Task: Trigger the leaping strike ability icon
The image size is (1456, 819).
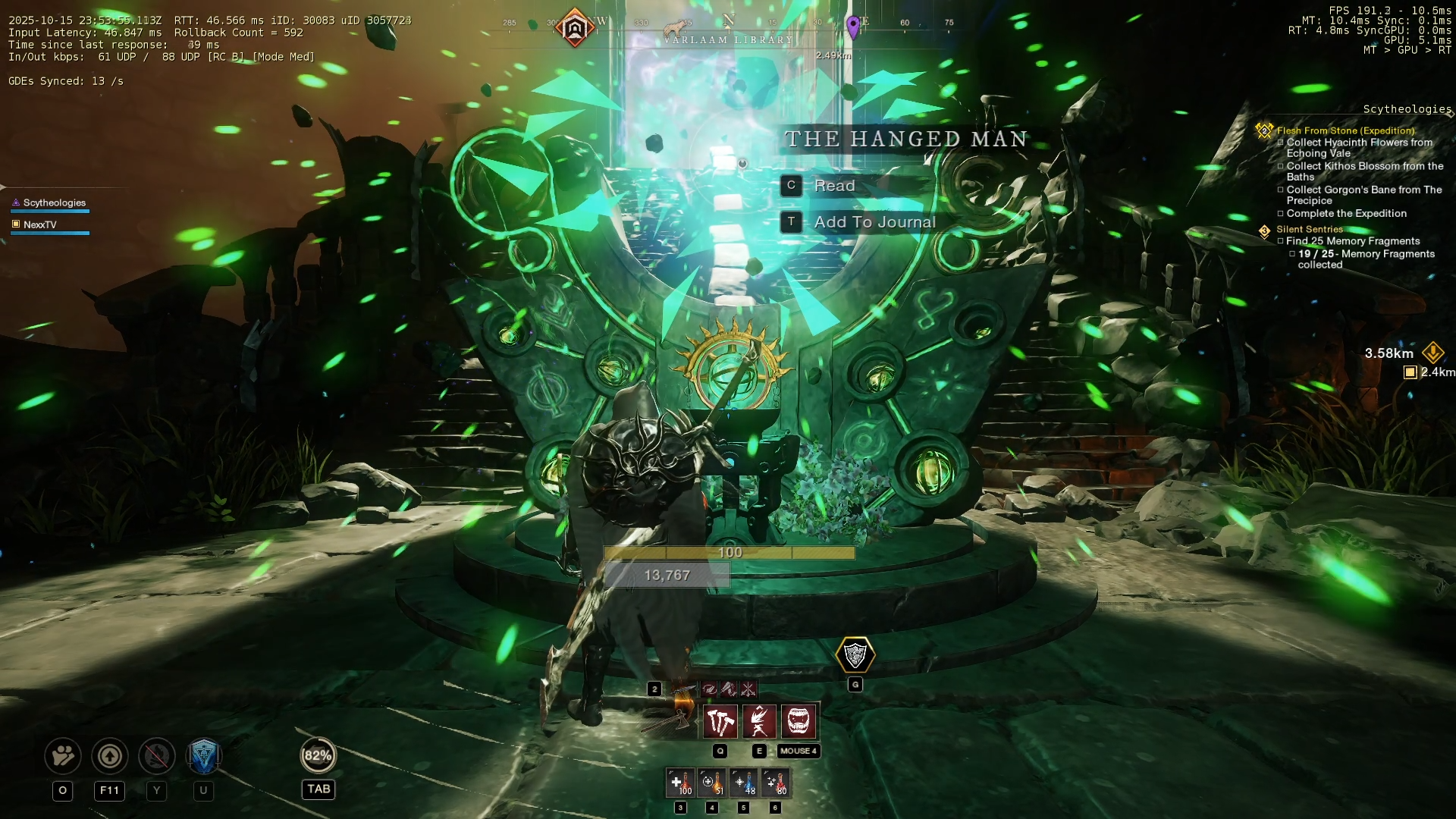Action: click(759, 721)
